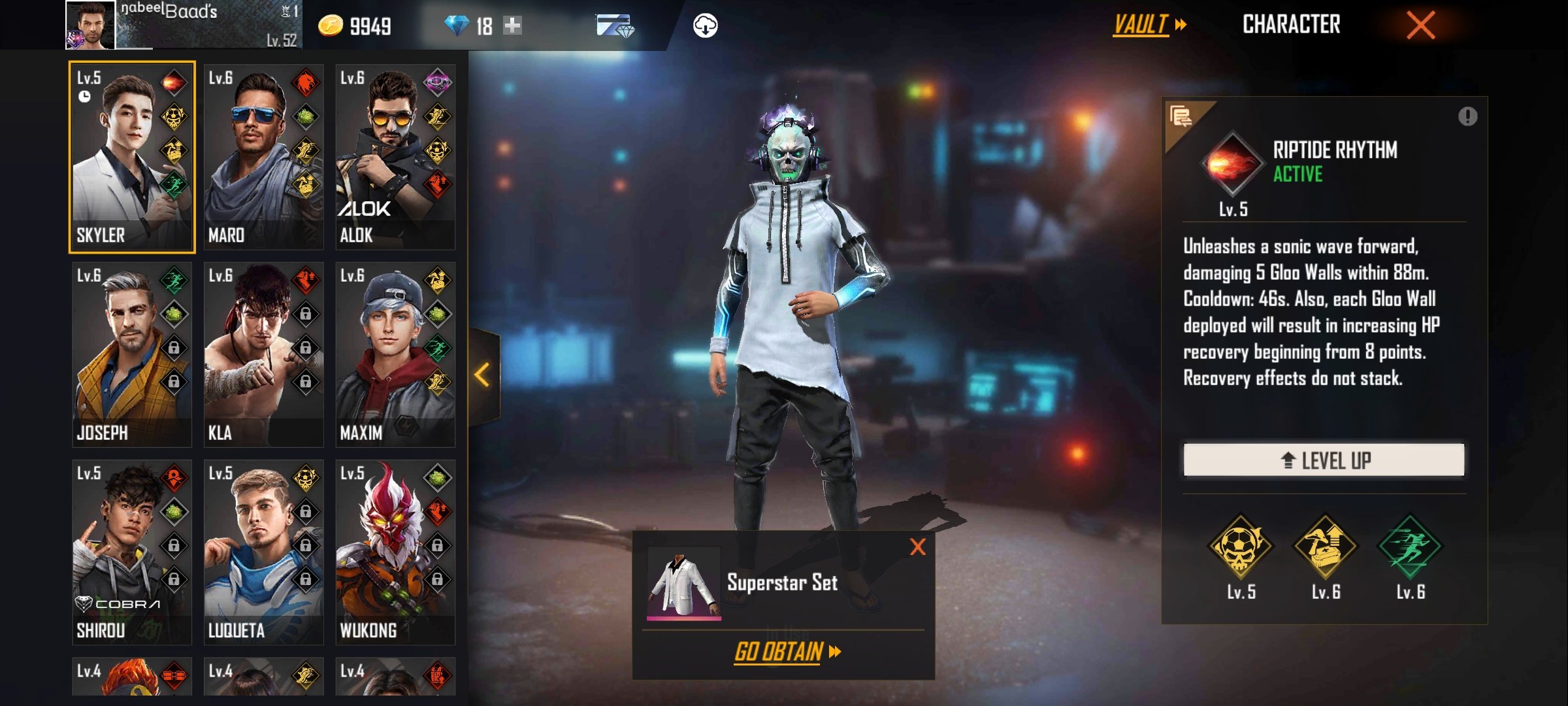Select the green running figure skill slot
This screenshot has height=706, width=1568.
(x=1410, y=546)
